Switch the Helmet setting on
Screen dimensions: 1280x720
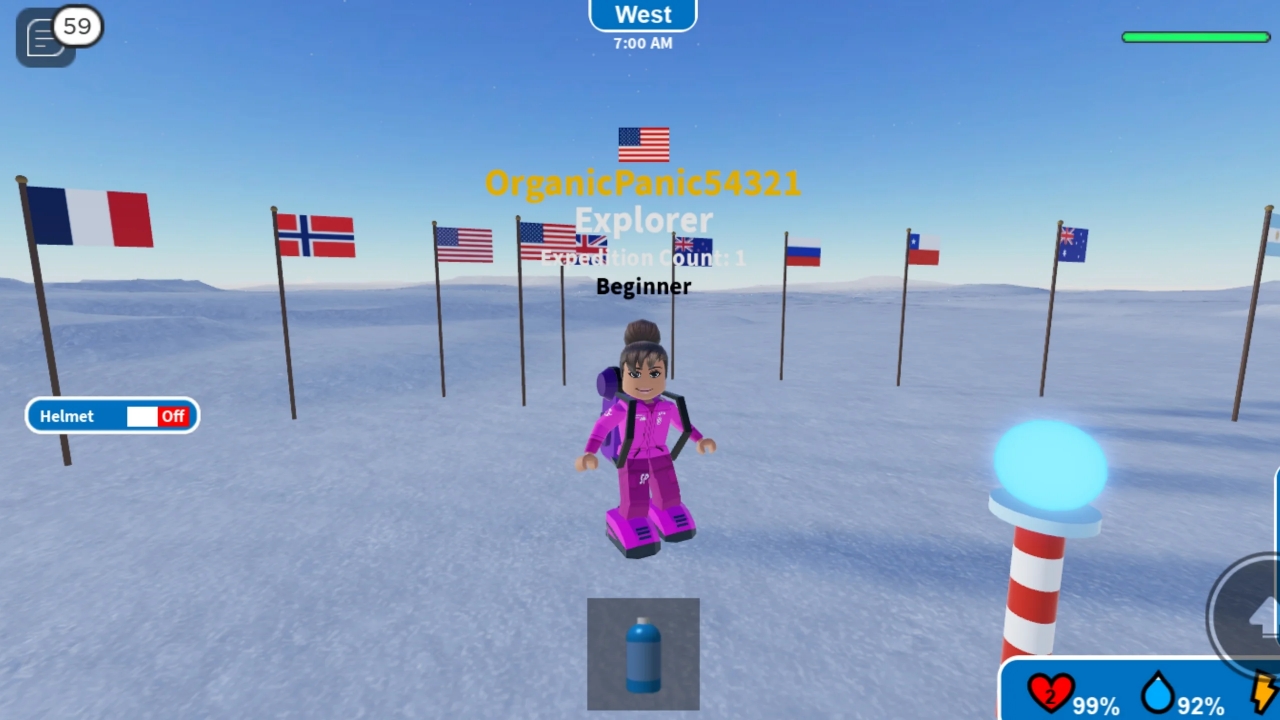[141, 416]
